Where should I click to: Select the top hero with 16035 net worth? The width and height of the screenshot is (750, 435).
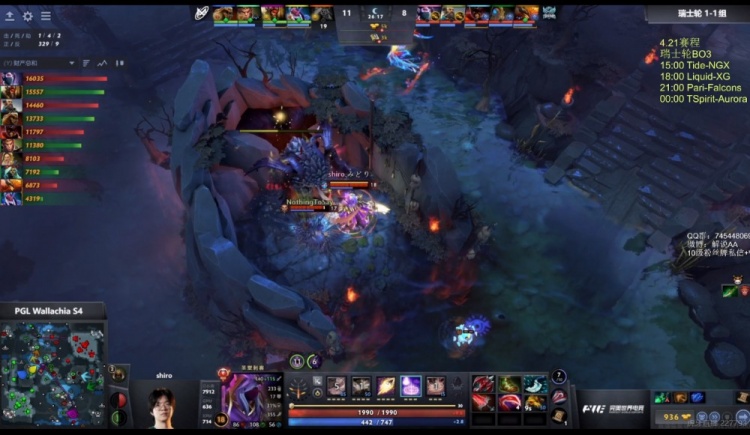click(11, 78)
